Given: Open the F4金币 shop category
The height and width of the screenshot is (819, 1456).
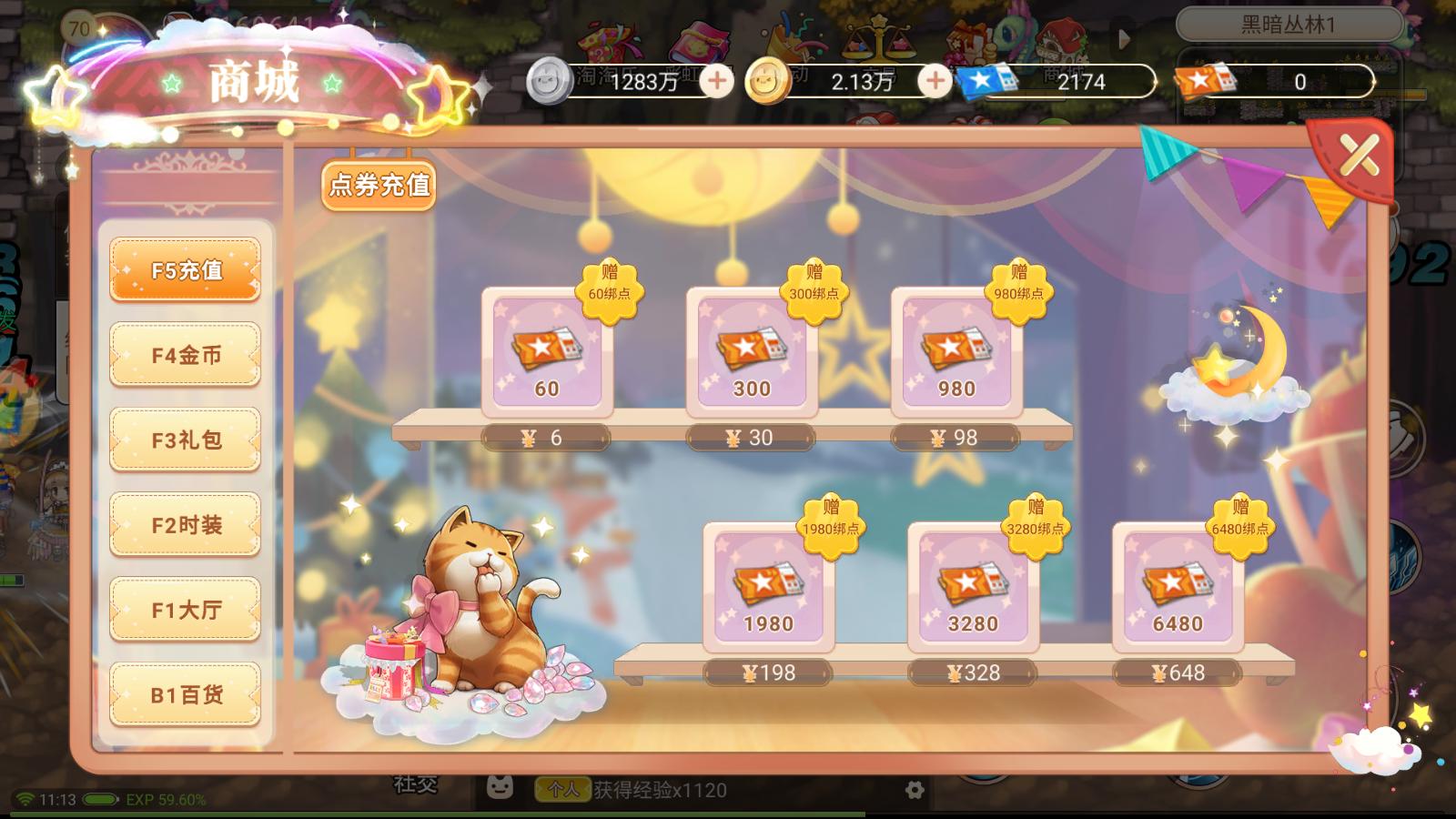Looking at the screenshot, I should click(x=186, y=355).
